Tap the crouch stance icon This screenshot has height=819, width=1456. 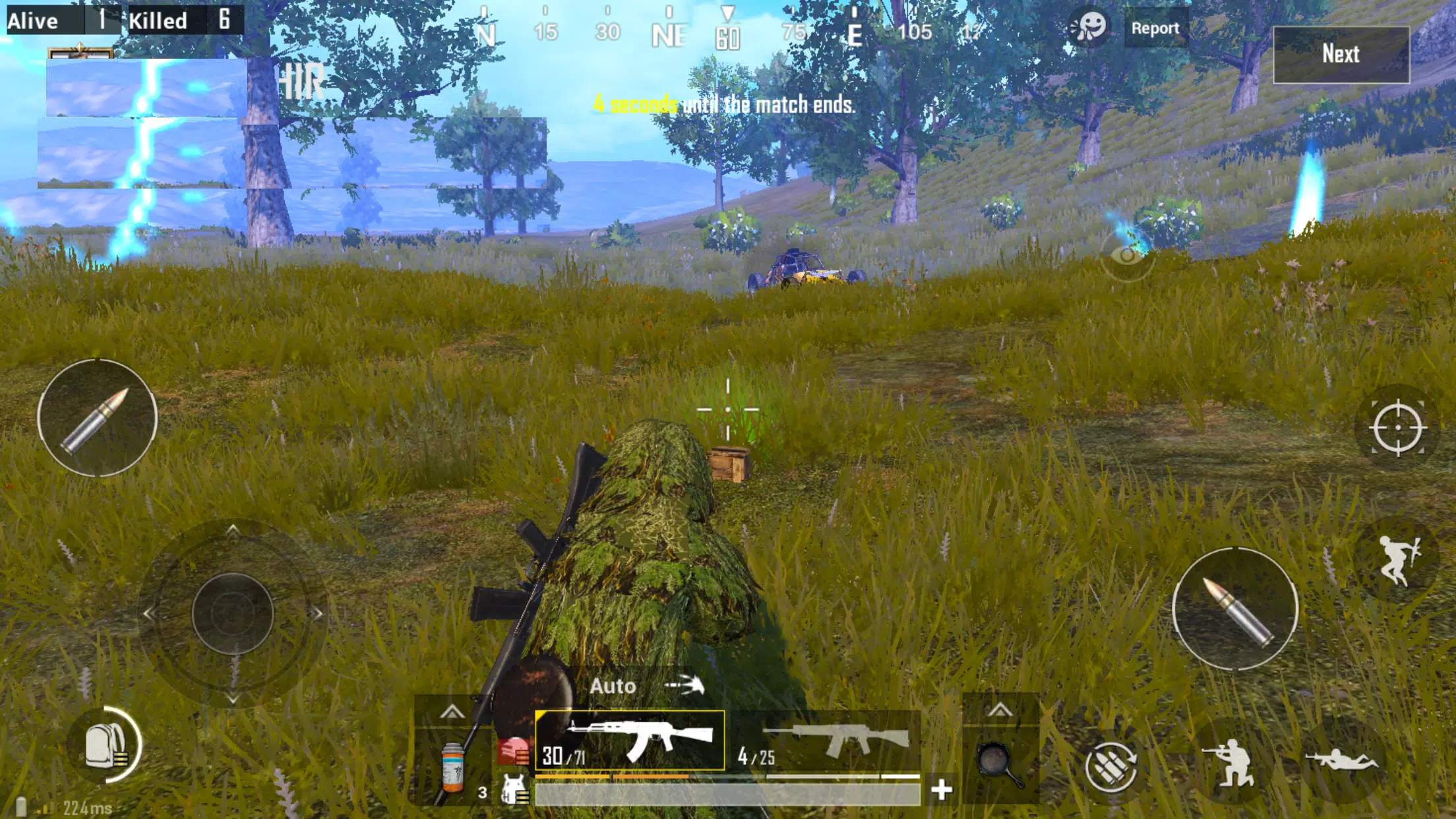[1236, 762]
